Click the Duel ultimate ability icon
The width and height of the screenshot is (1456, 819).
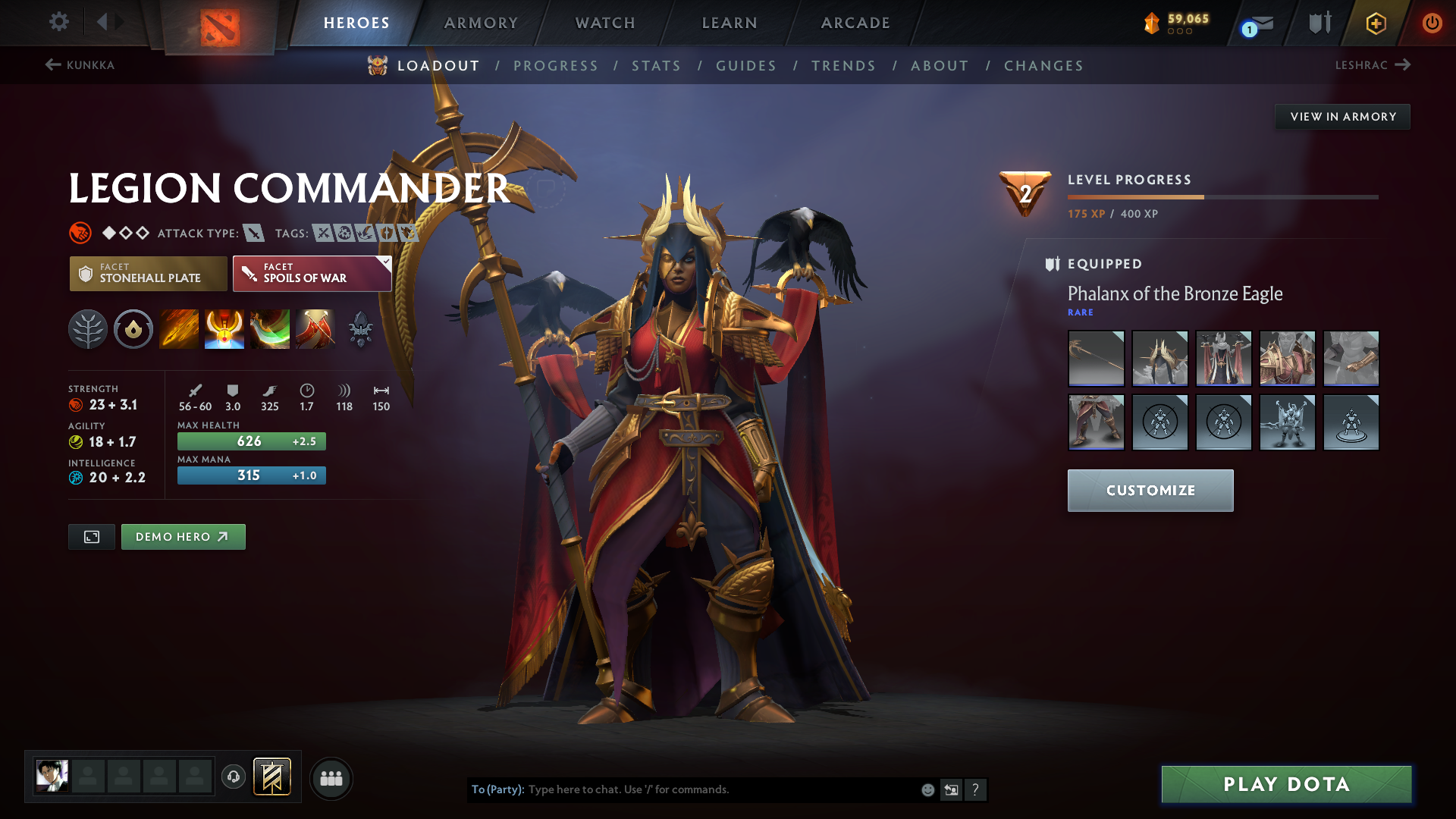point(315,329)
